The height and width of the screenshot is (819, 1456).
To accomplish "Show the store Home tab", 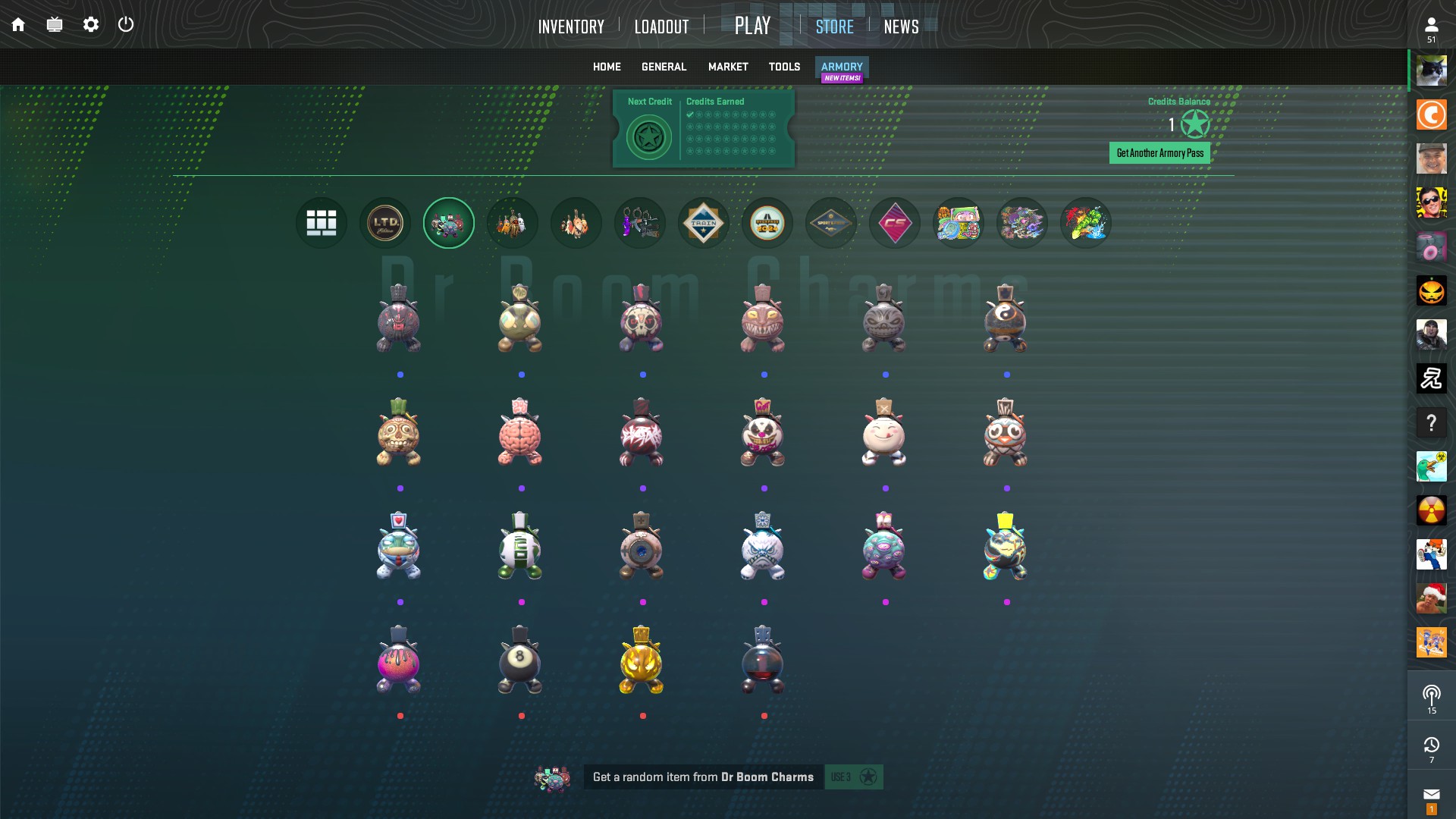I will [x=607, y=67].
